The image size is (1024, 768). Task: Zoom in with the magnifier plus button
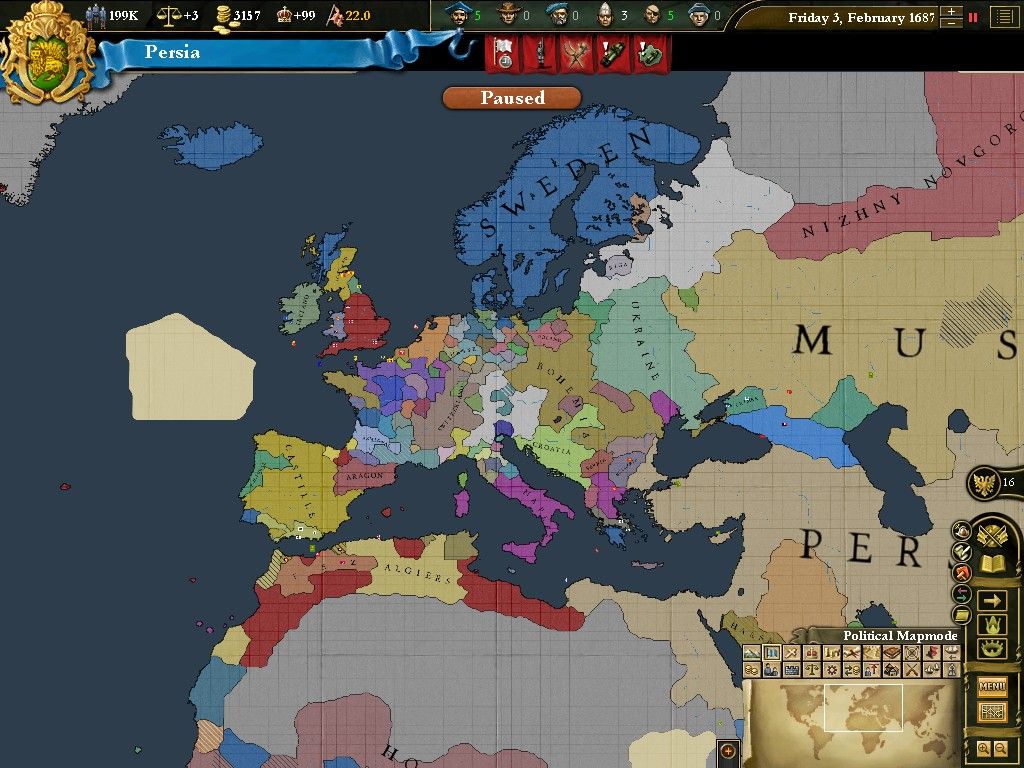(x=983, y=748)
